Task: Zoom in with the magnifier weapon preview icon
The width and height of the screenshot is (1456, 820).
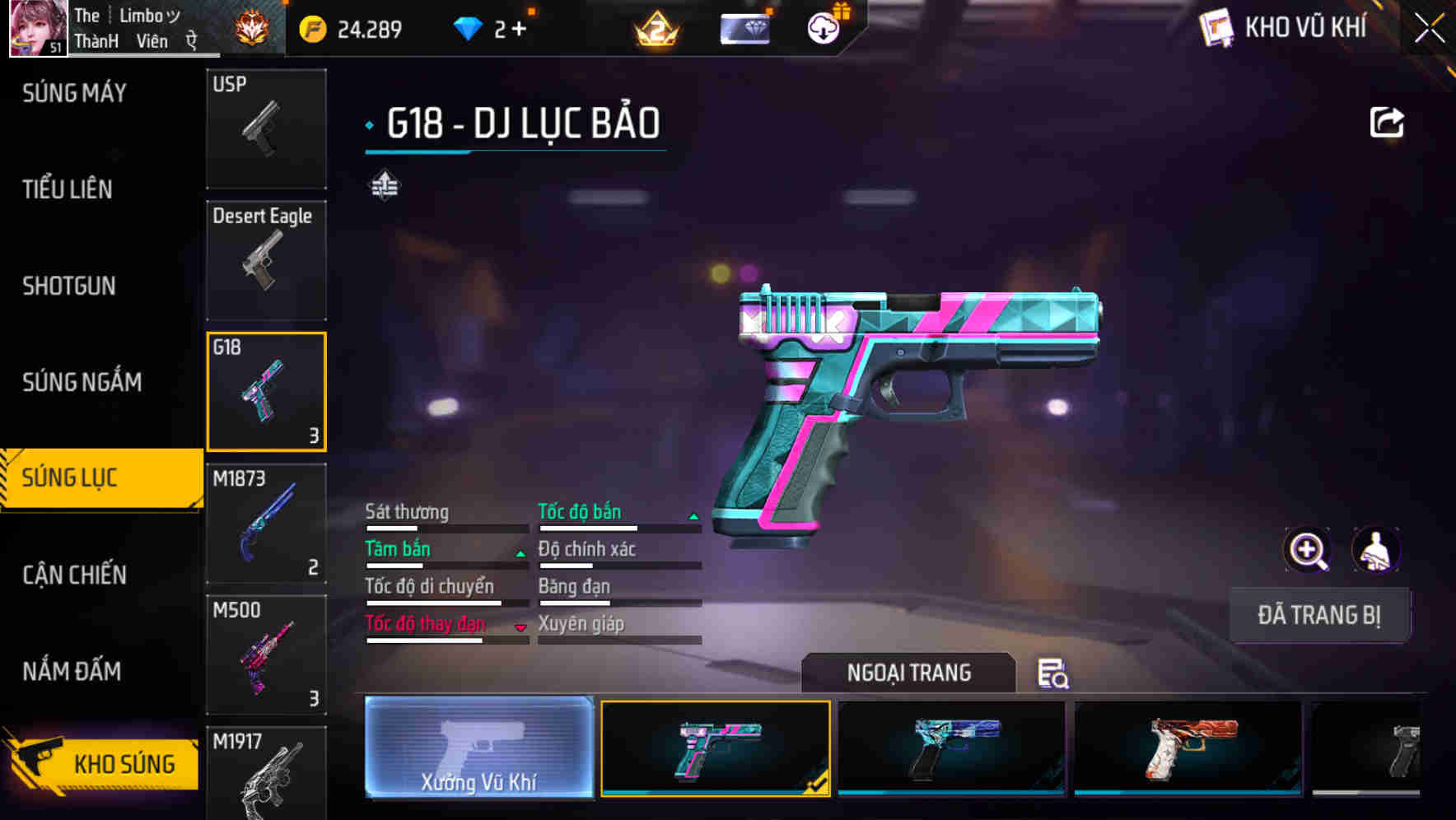Action: point(1307,549)
